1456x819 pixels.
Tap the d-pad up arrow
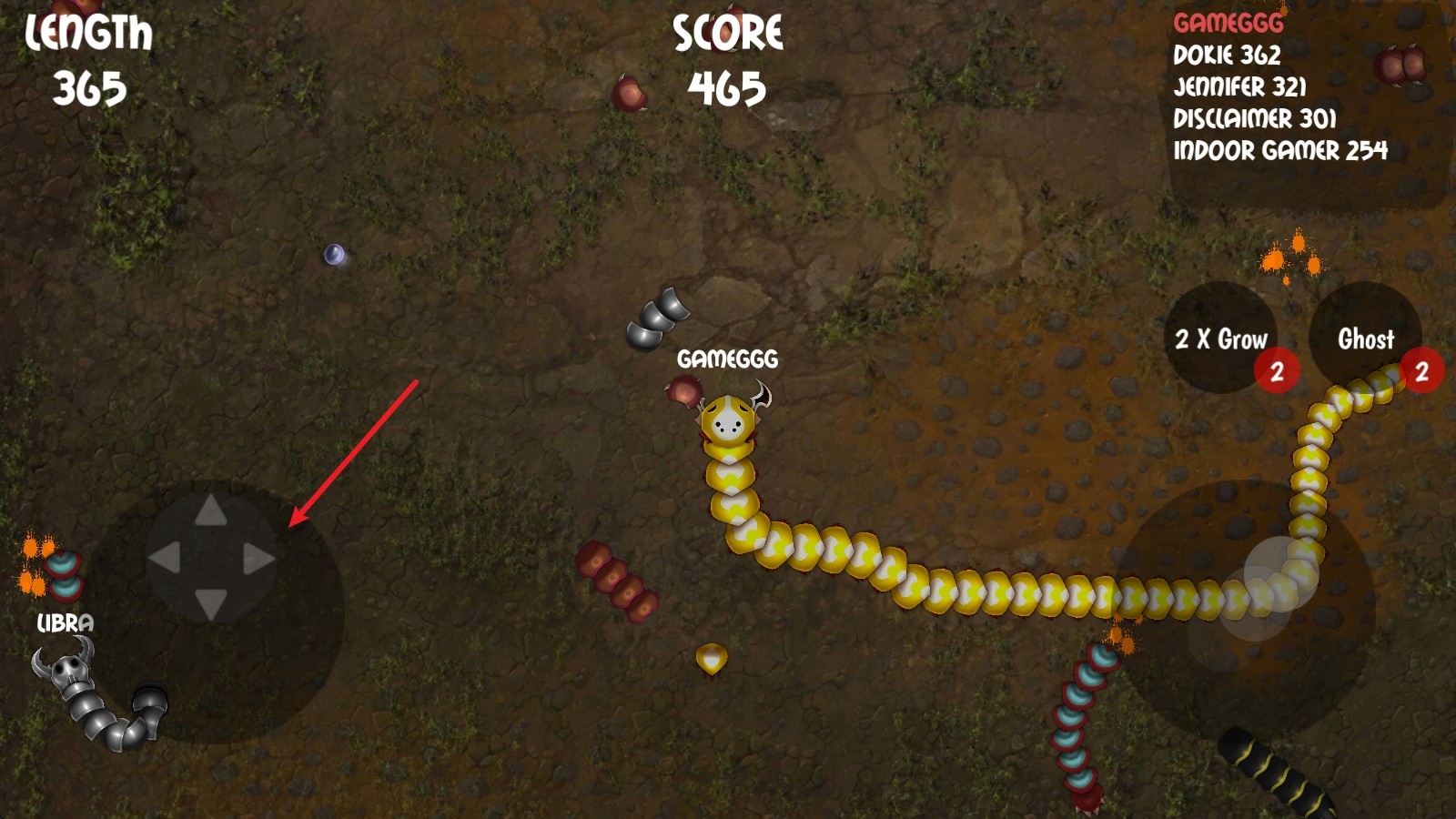coord(211,511)
